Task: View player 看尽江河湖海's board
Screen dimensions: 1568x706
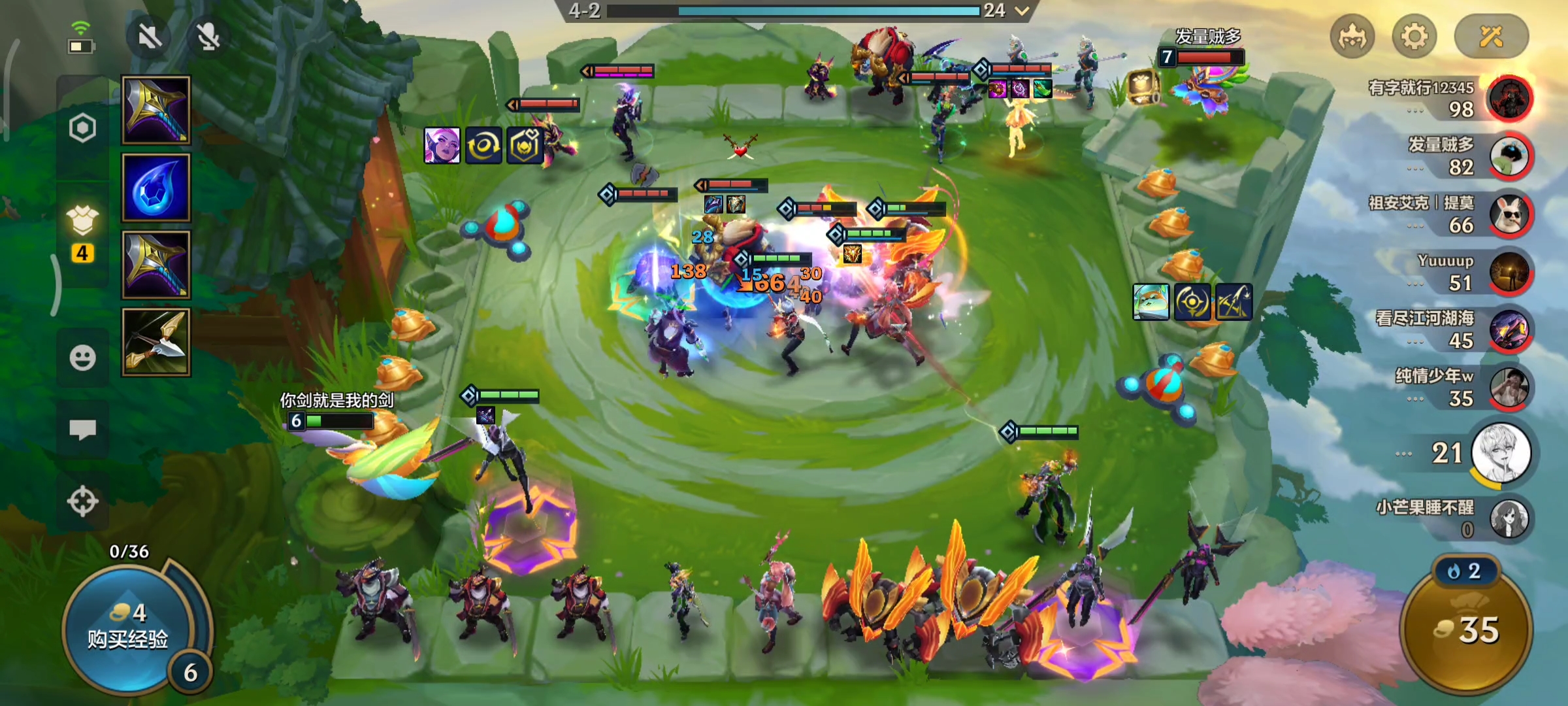Action: 1509,329
